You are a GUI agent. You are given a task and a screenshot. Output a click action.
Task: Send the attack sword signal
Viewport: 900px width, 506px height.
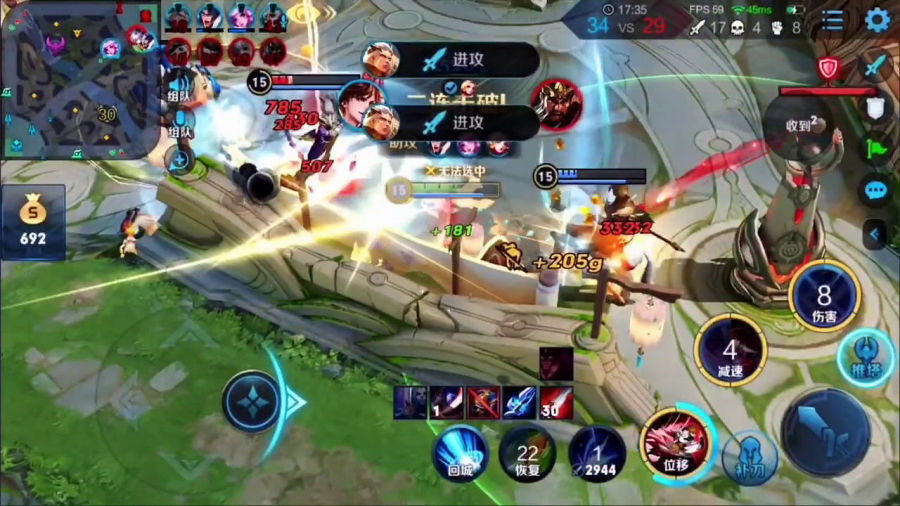[876, 65]
